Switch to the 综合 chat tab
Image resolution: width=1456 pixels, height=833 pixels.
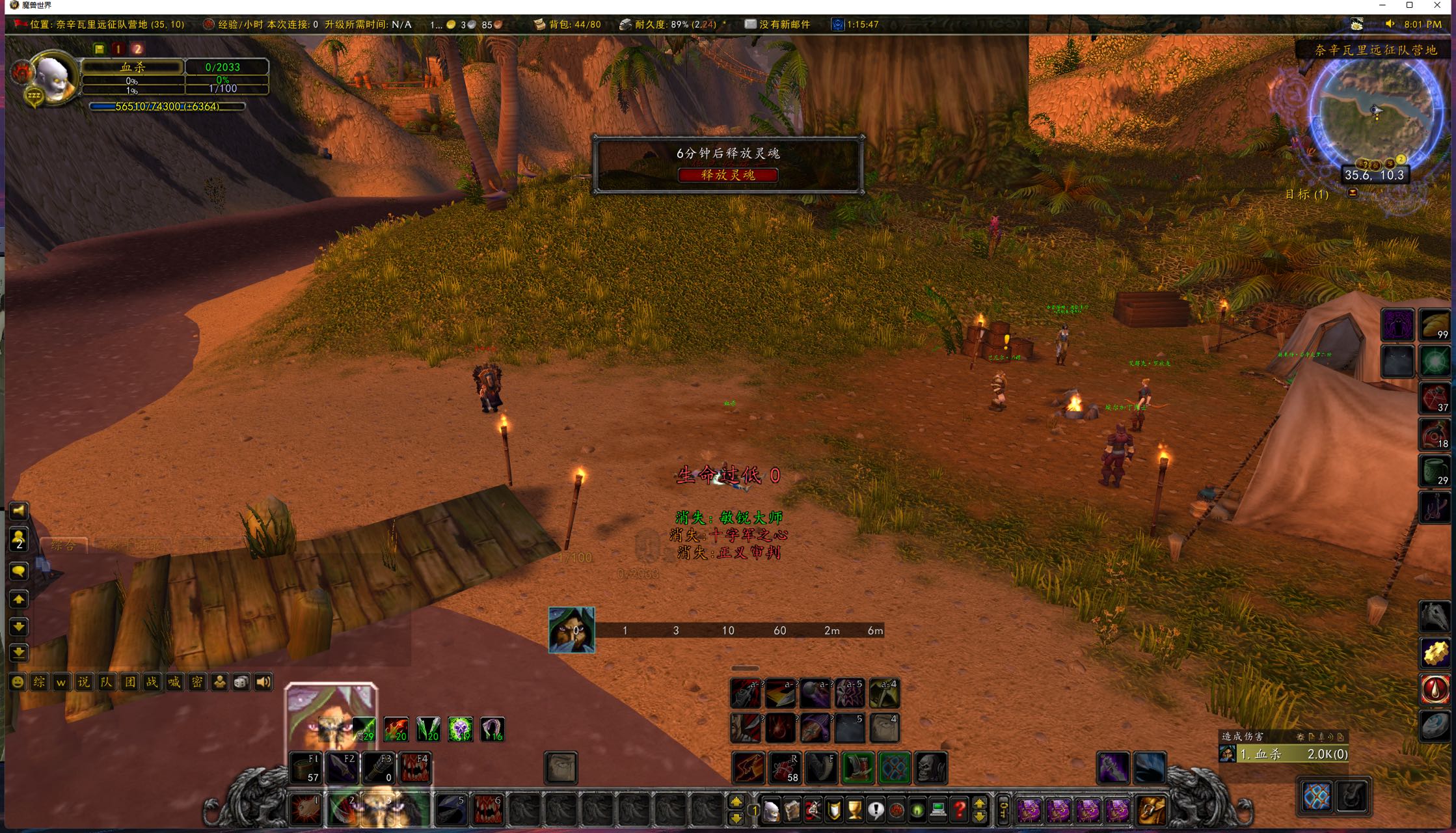tap(64, 545)
